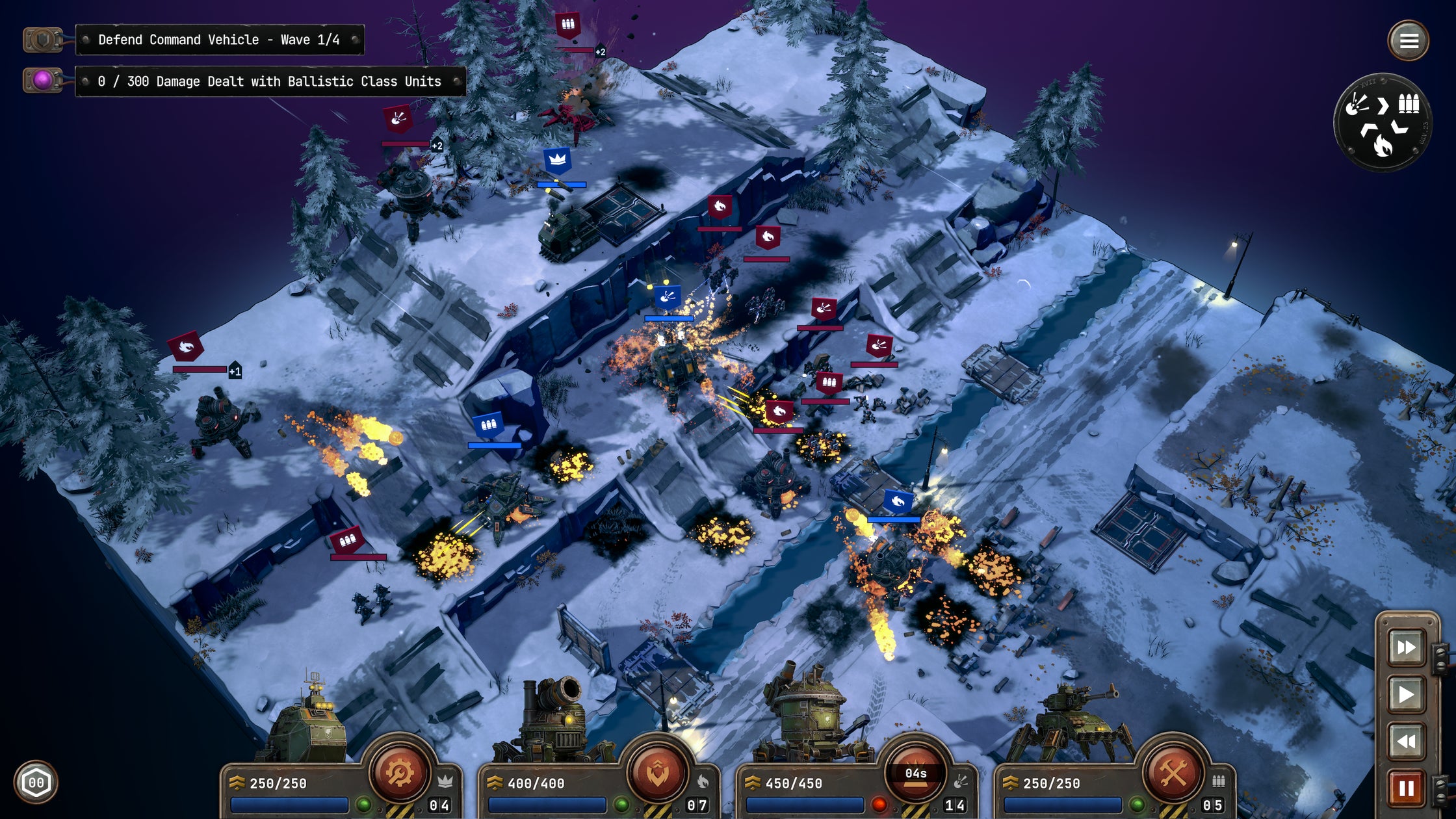The width and height of the screenshot is (1456, 819).
Task: Set normal speed with the play button
Action: (x=1406, y=694)
